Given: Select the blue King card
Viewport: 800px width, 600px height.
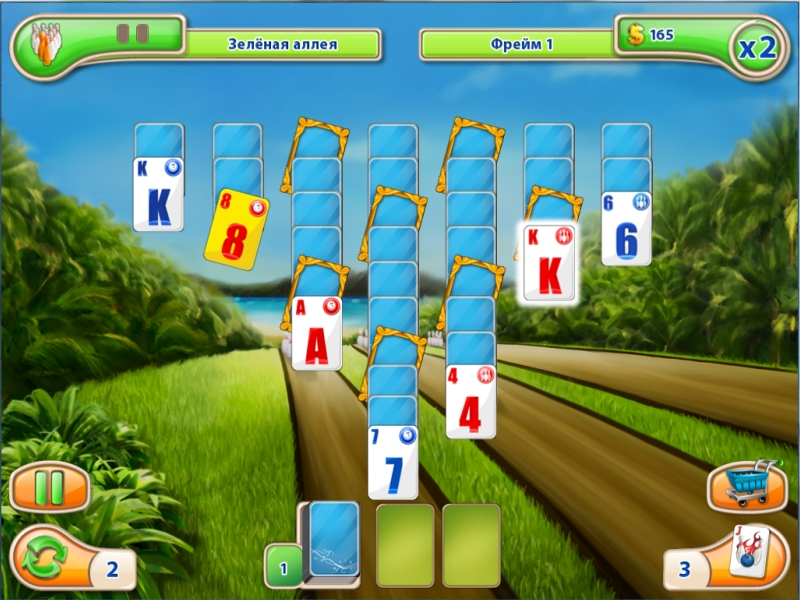Looking at the screenshot, I should pos(158,194).
